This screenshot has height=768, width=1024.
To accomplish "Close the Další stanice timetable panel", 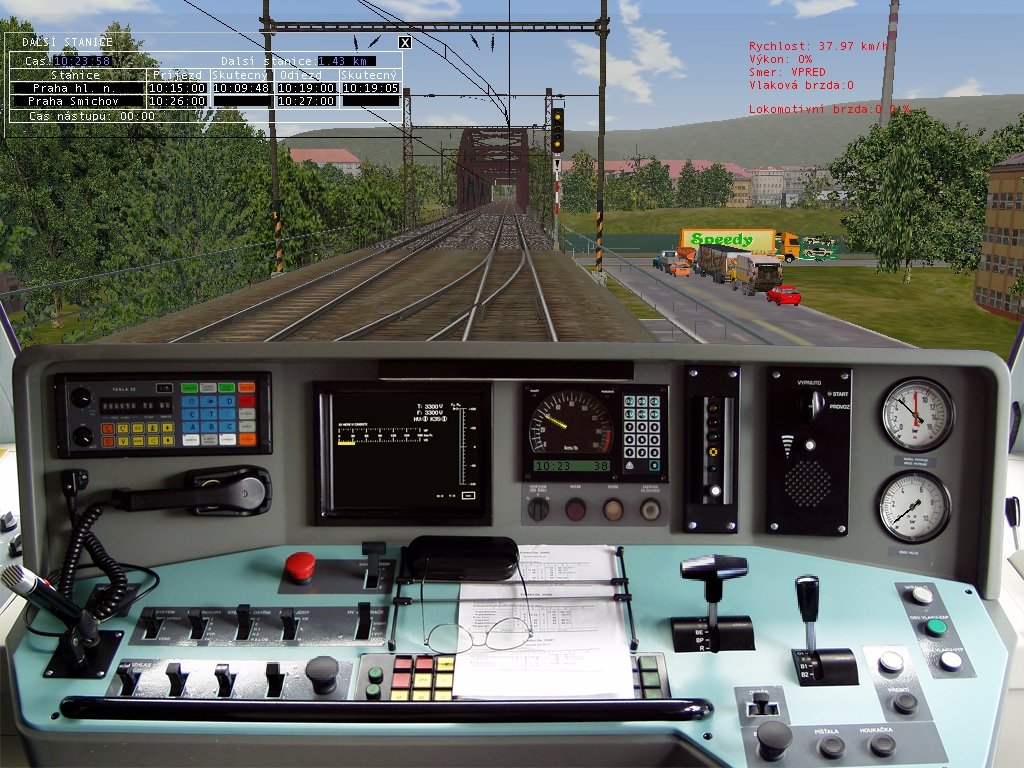I will [405, 42].
